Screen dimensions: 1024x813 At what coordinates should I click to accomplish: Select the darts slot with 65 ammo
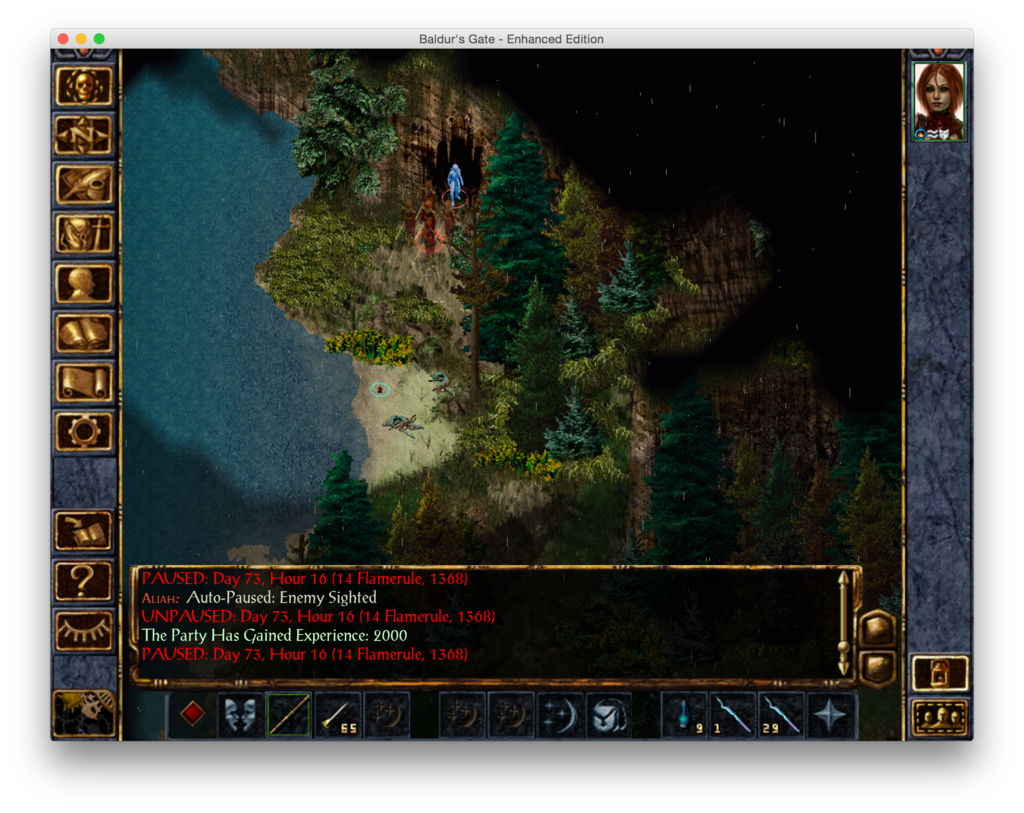[337, 715]
